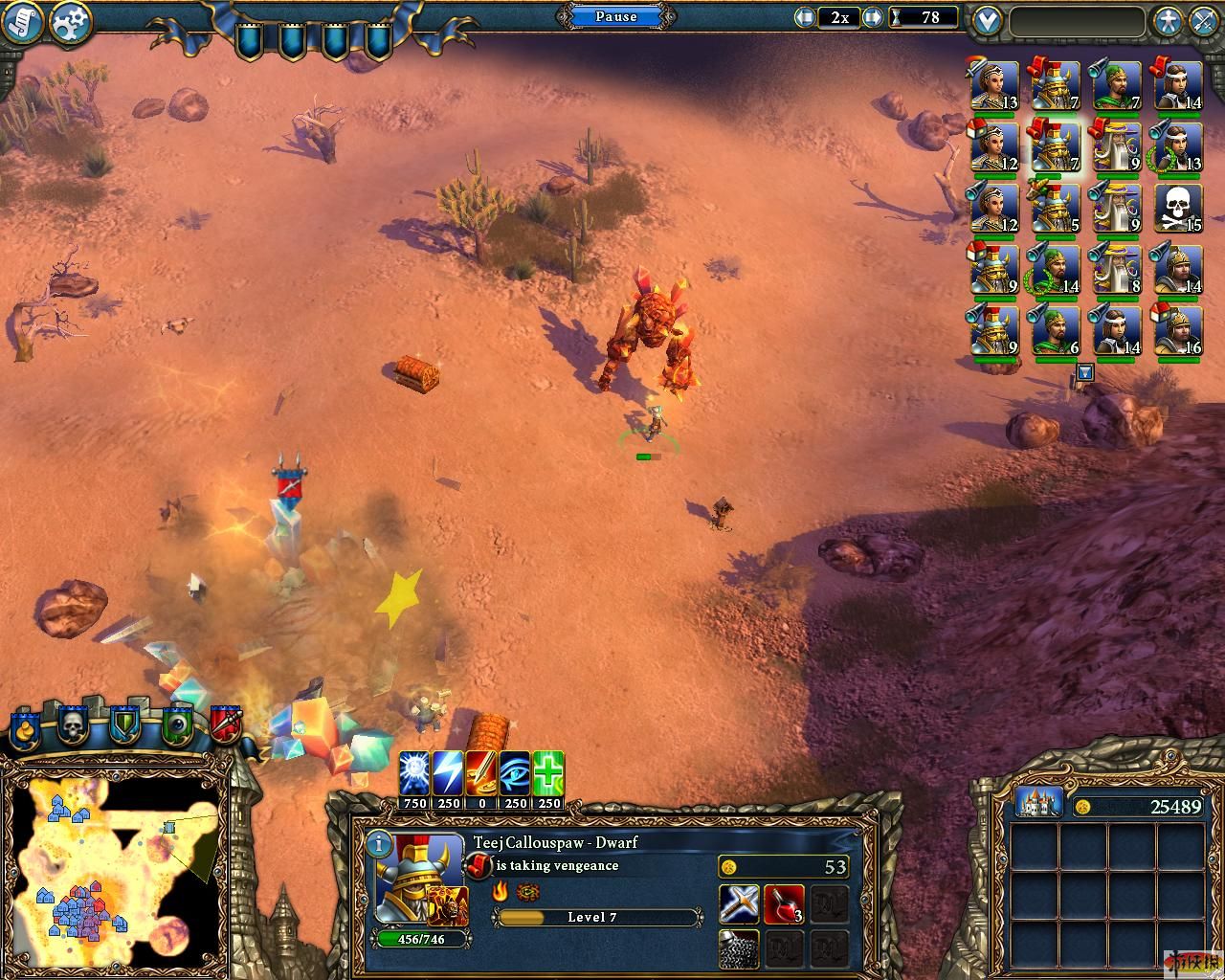Open hero info with the 'i' button
This screenshot has width=1225, height=980.
tap(379, 844)
